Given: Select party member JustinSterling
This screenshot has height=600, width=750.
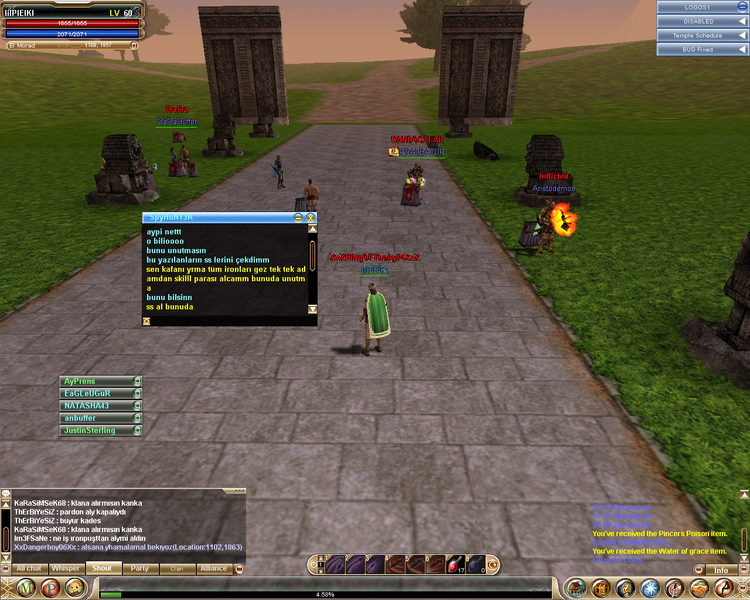Looking at the screenshot, I should coord(96,430).
